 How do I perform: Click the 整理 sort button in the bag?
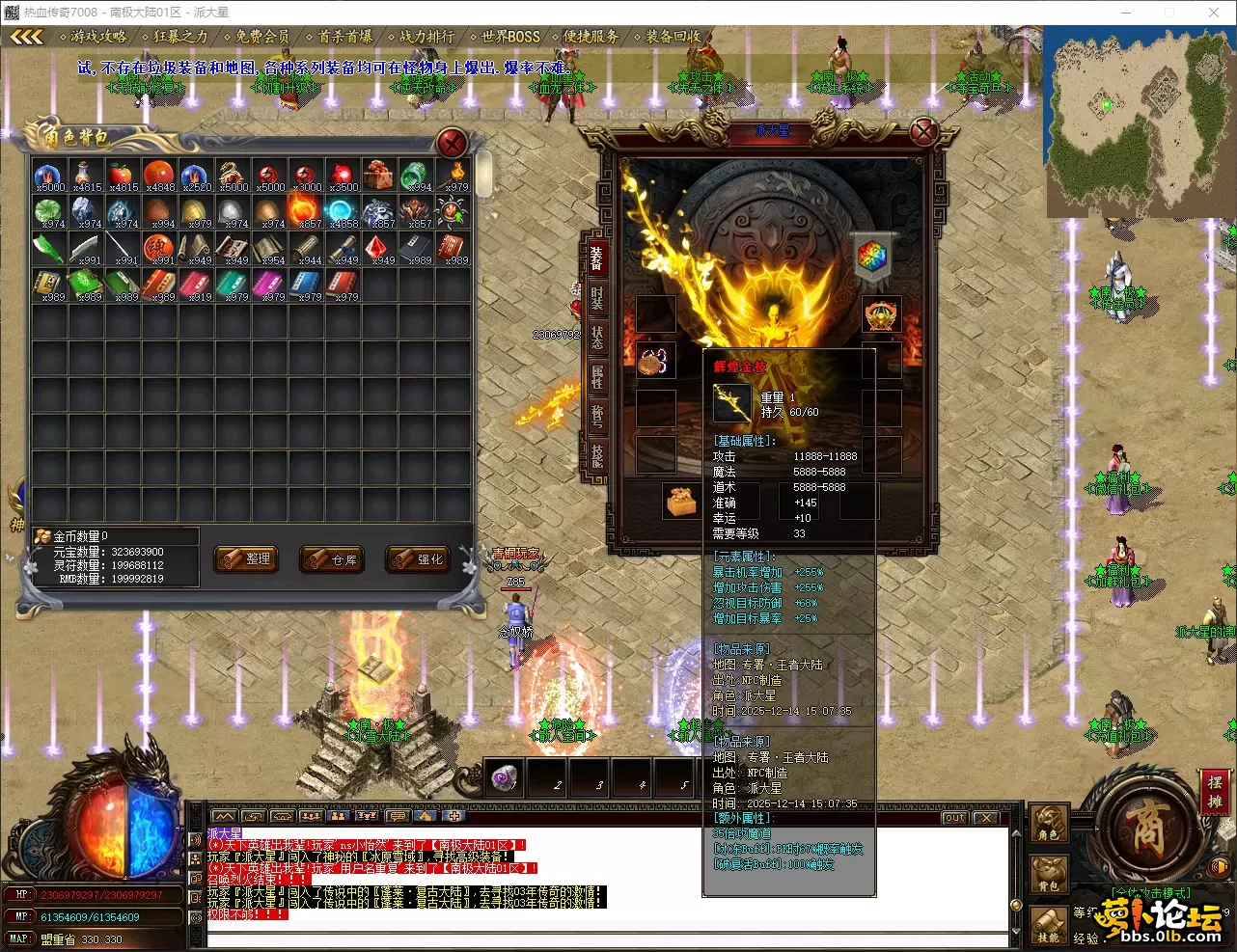click(x=246, y=558)
